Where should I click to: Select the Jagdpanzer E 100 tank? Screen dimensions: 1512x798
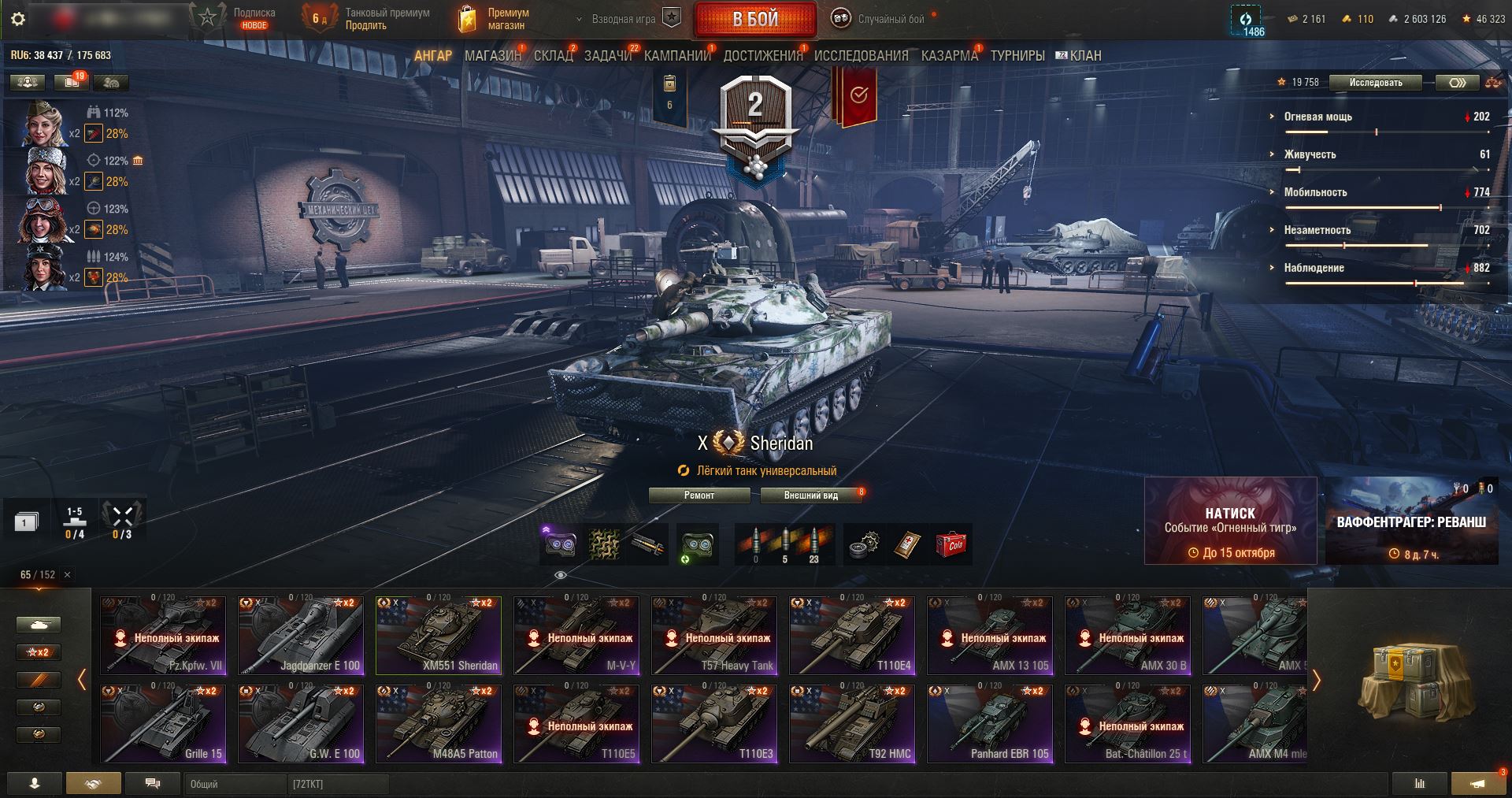click(x=301, y=636)
